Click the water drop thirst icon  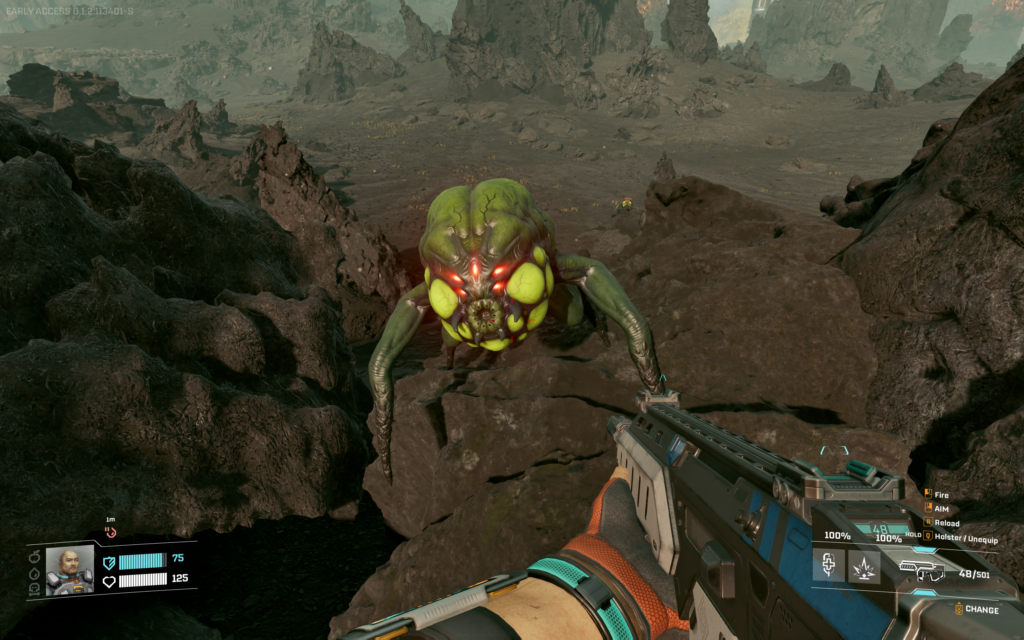[34, 572]
